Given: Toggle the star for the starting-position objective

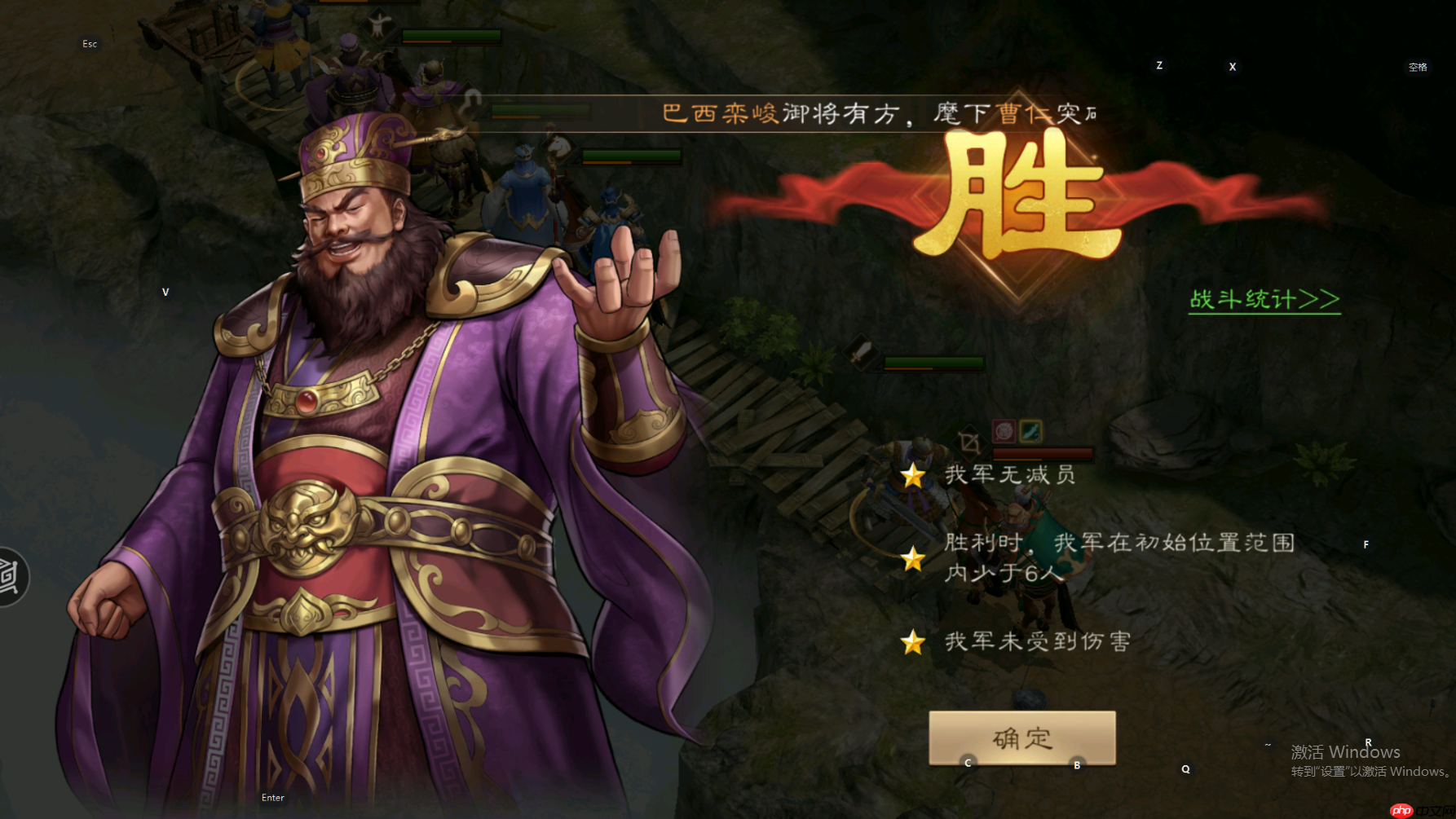Looking at the screenshot, I should [915, 557].
